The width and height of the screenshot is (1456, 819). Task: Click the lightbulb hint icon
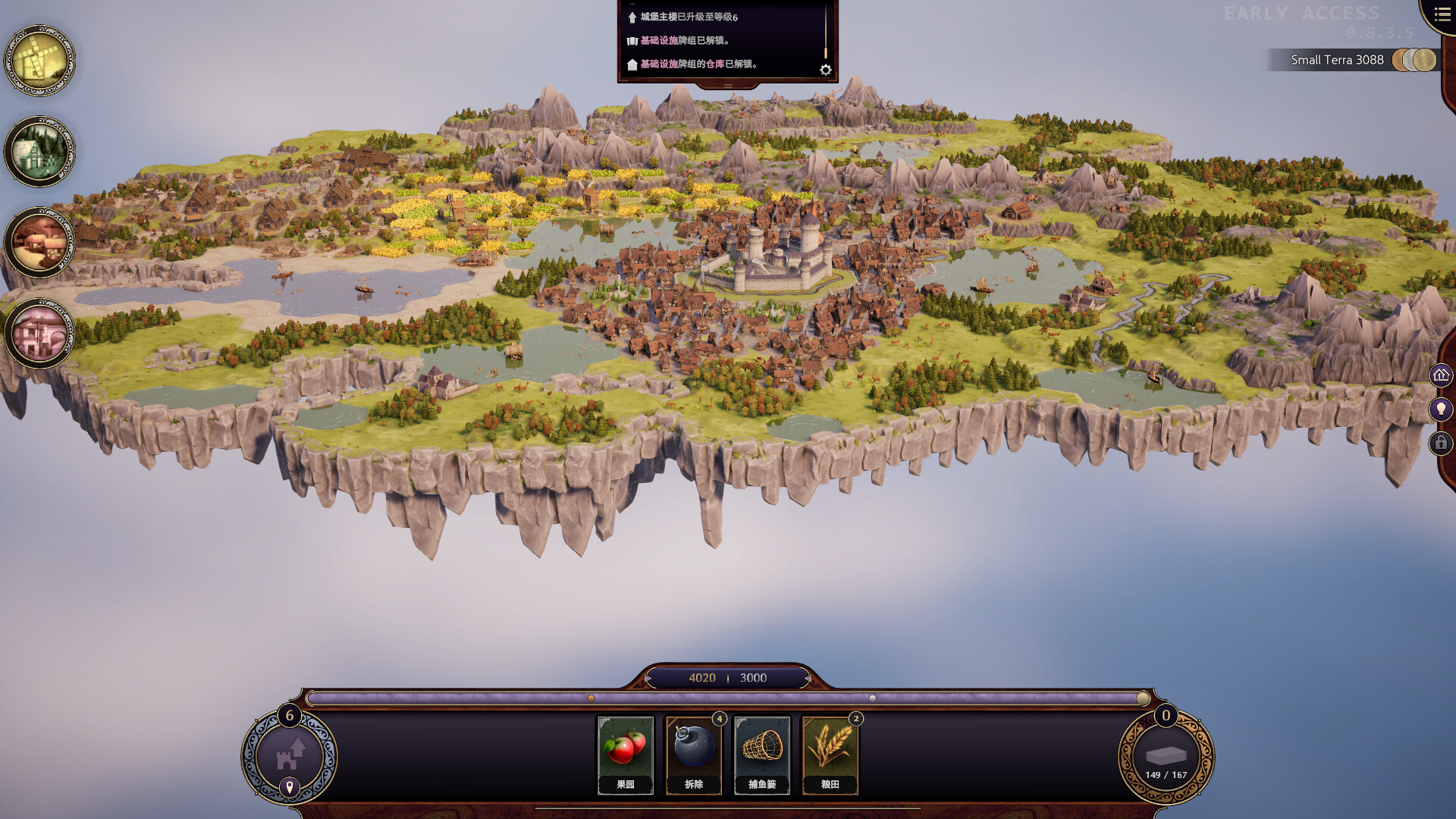tap(1441, 409)
